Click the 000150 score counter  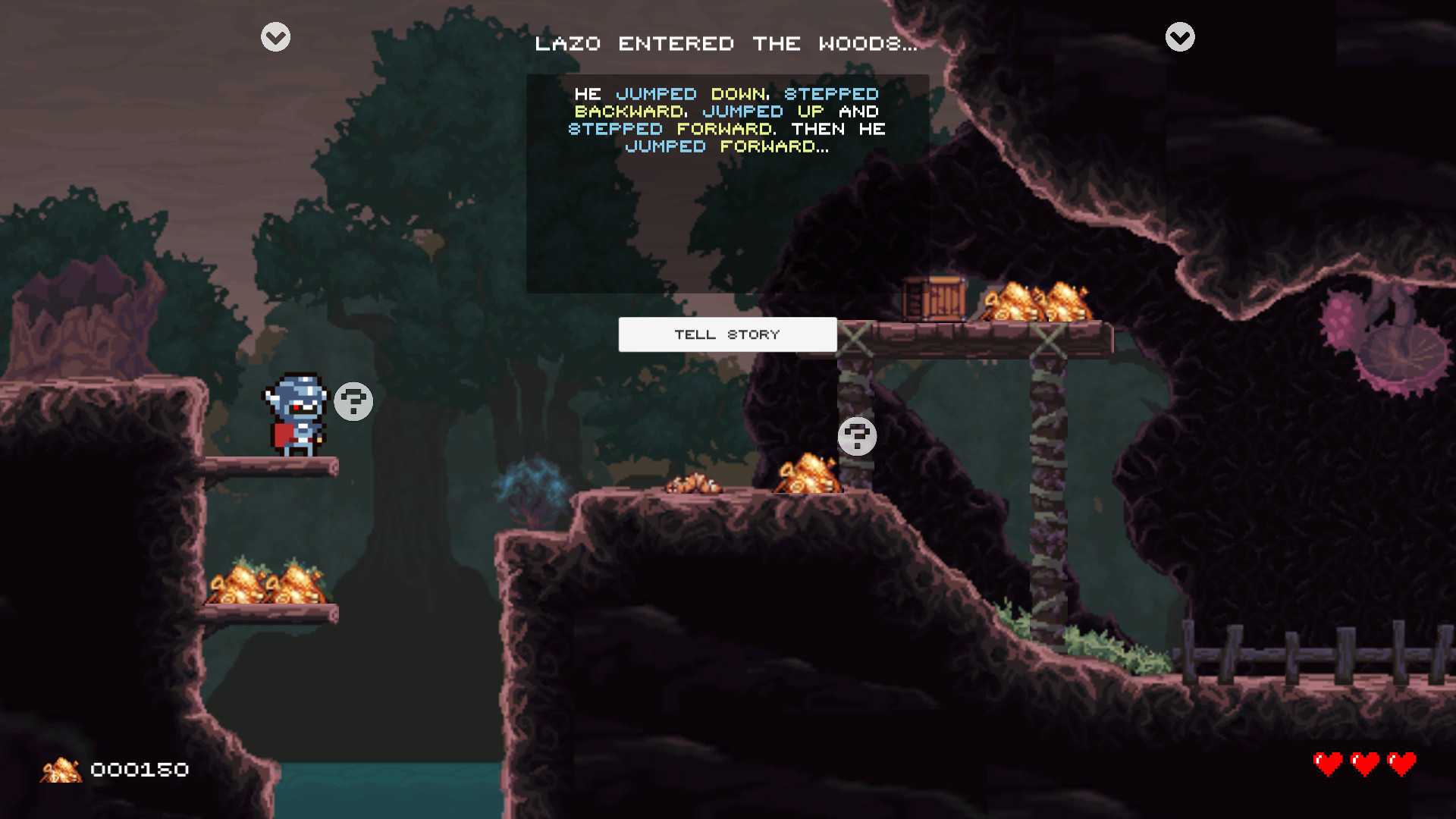(138, 770)
